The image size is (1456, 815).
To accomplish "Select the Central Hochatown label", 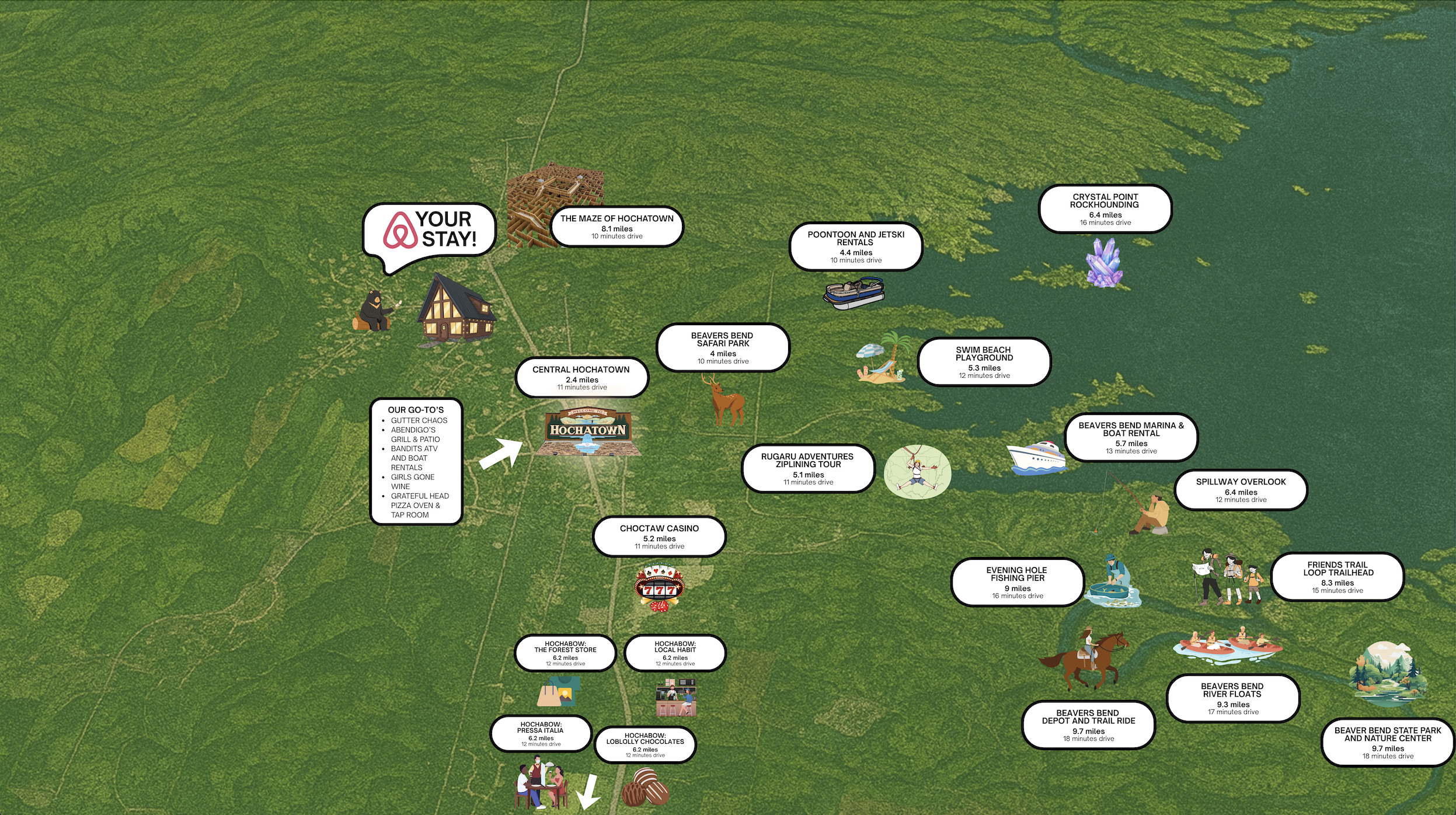I will (581, 377).
